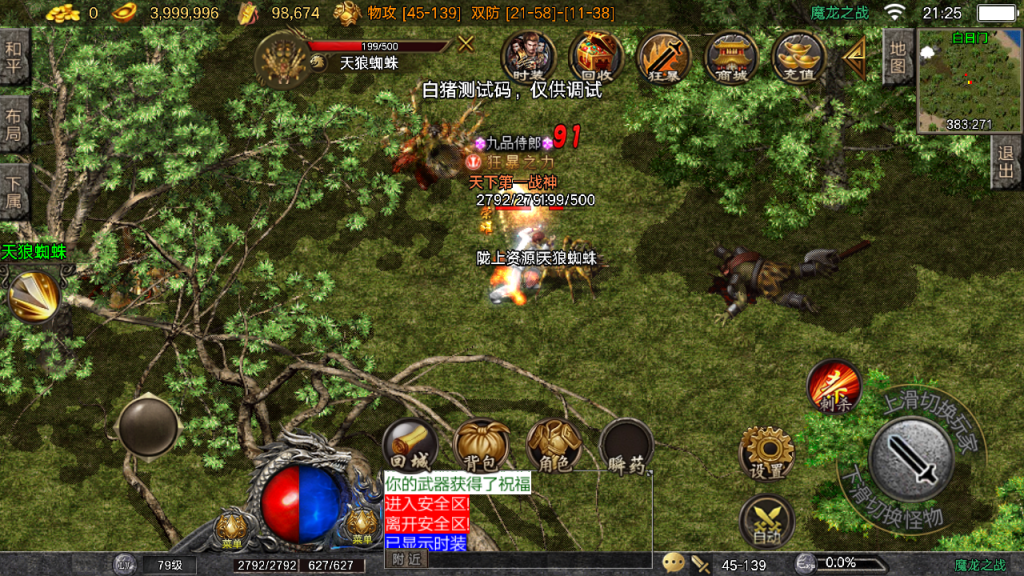Open the 布局 layout button

click(14, 124)
